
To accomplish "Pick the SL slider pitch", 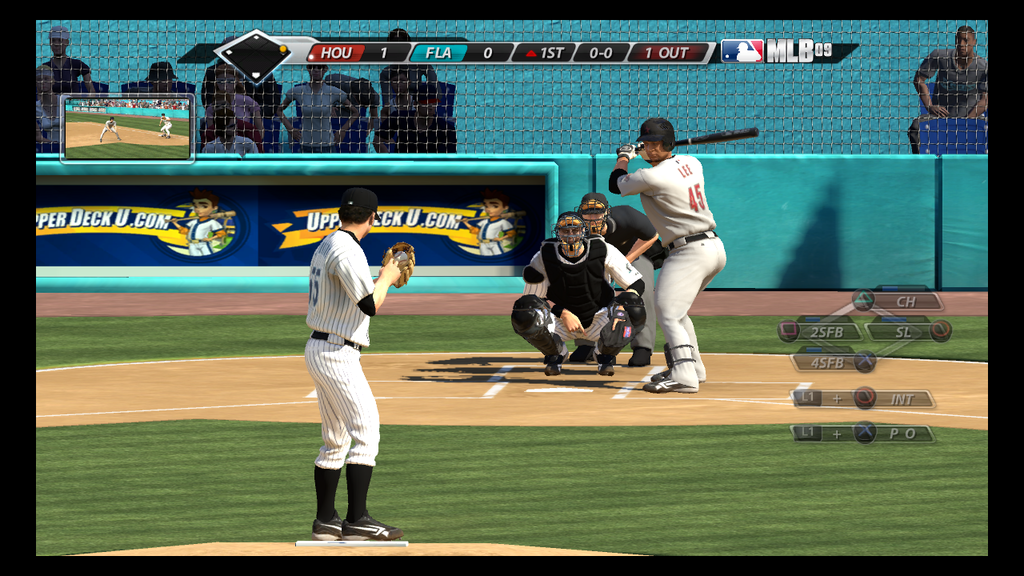I will pos(905,331).
